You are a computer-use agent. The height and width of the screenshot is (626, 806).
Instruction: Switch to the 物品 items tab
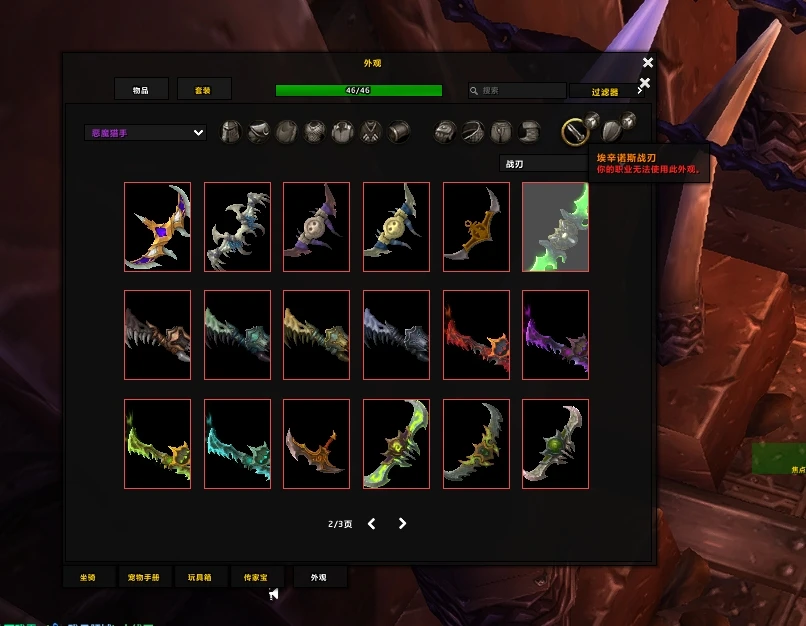tap(141, 90)
